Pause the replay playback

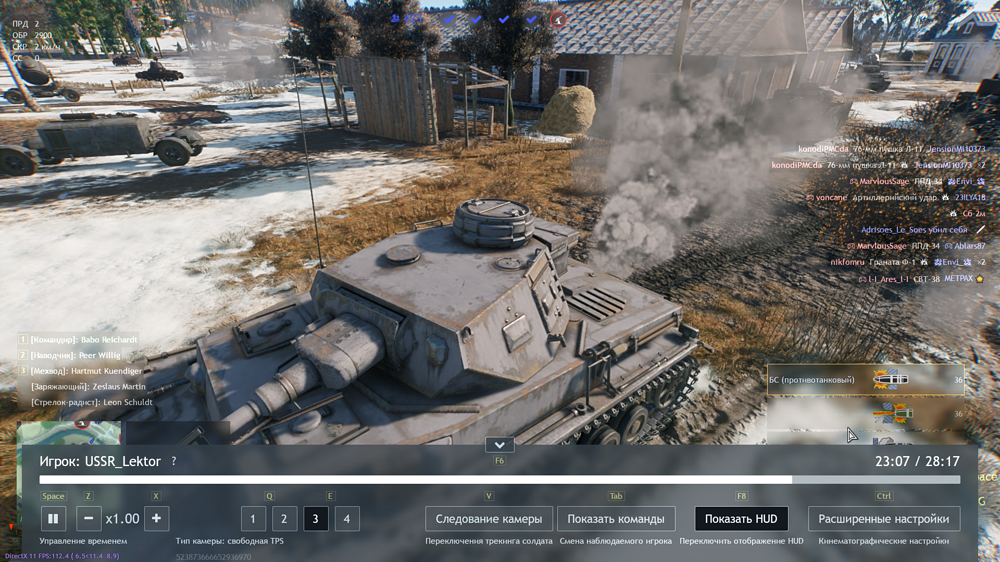[x=53, y=519]
